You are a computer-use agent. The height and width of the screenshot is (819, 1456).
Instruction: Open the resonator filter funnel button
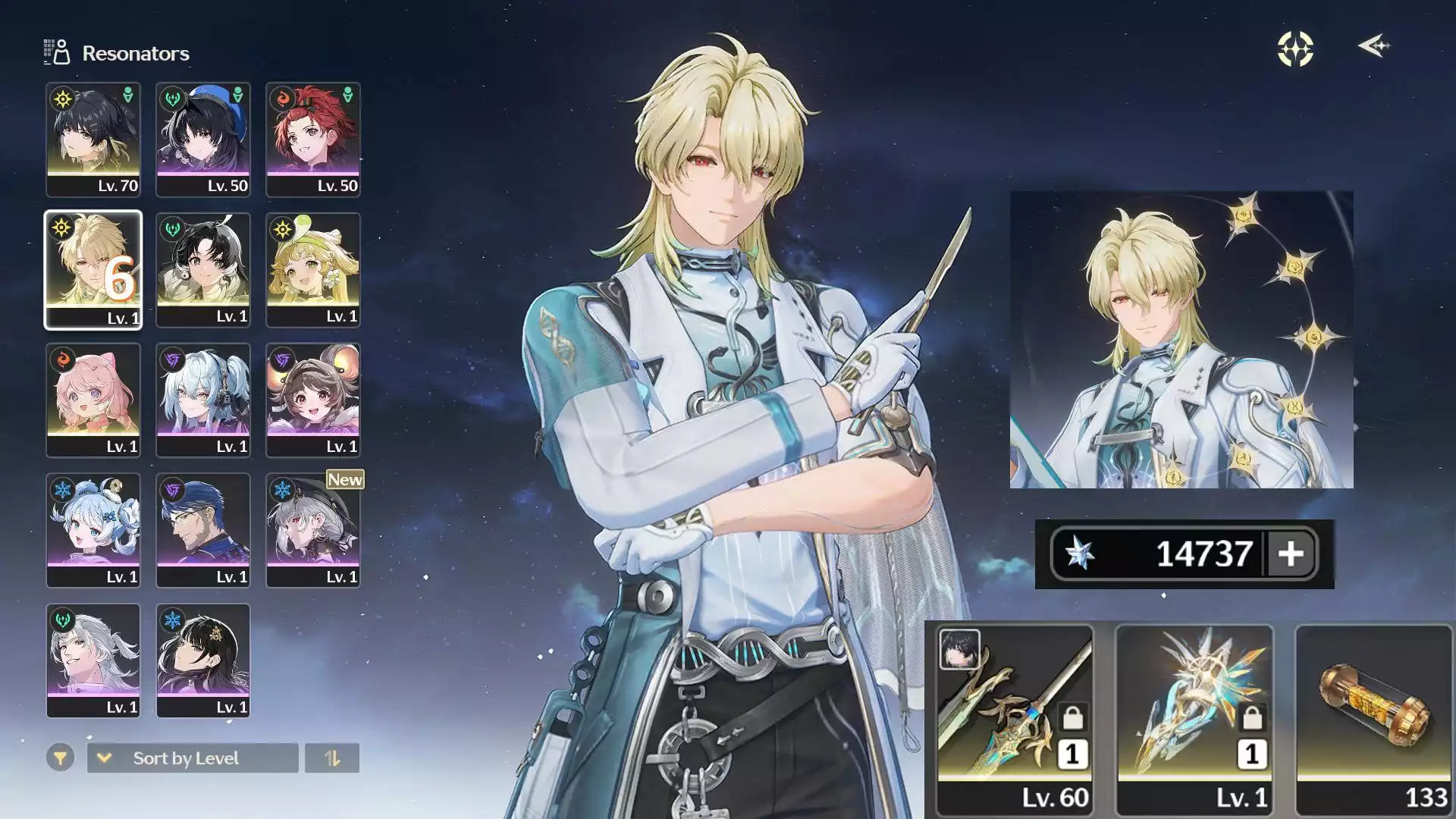point(60,758)
